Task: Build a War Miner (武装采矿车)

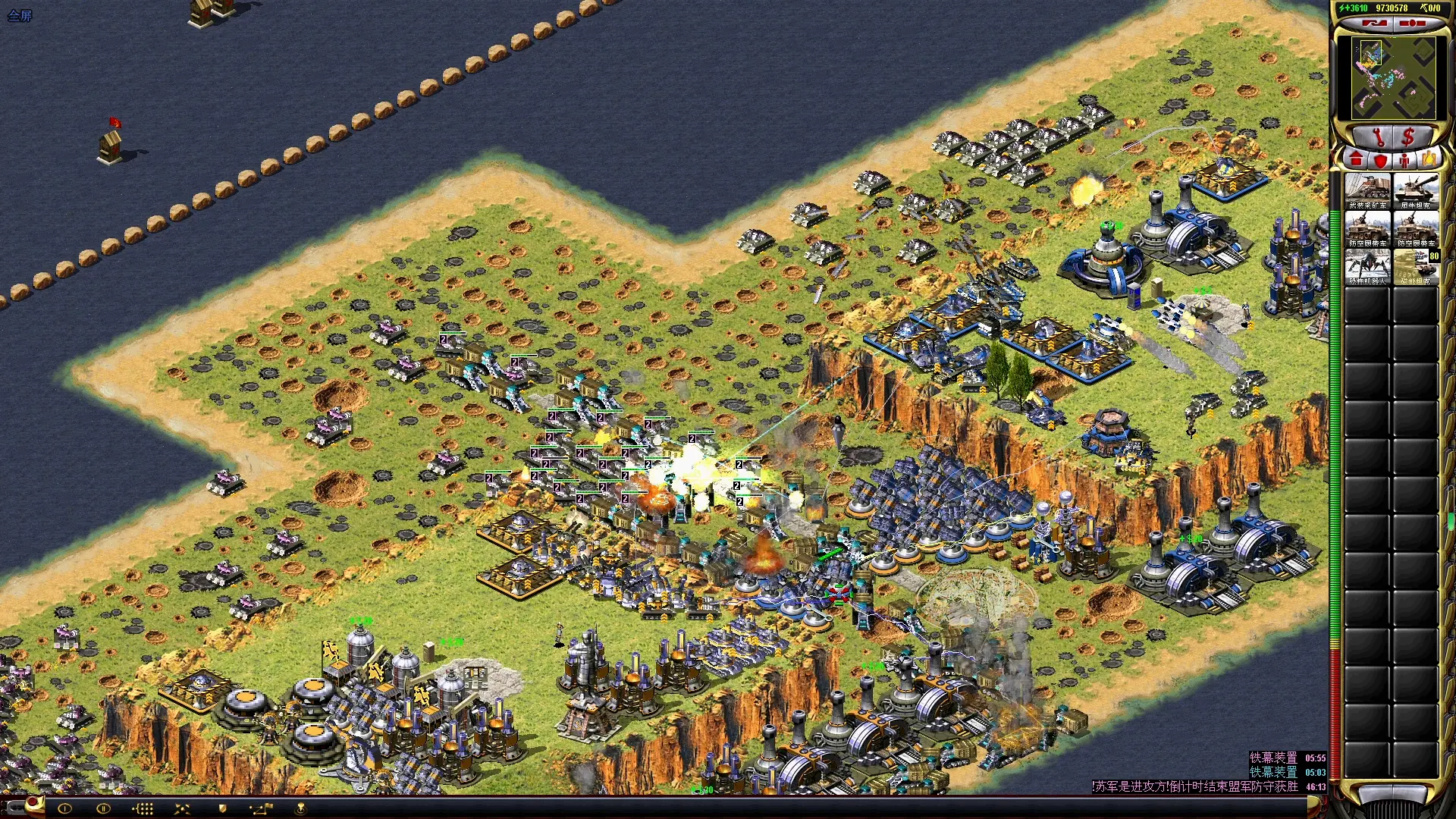Action: click(x=1368, y=191)
